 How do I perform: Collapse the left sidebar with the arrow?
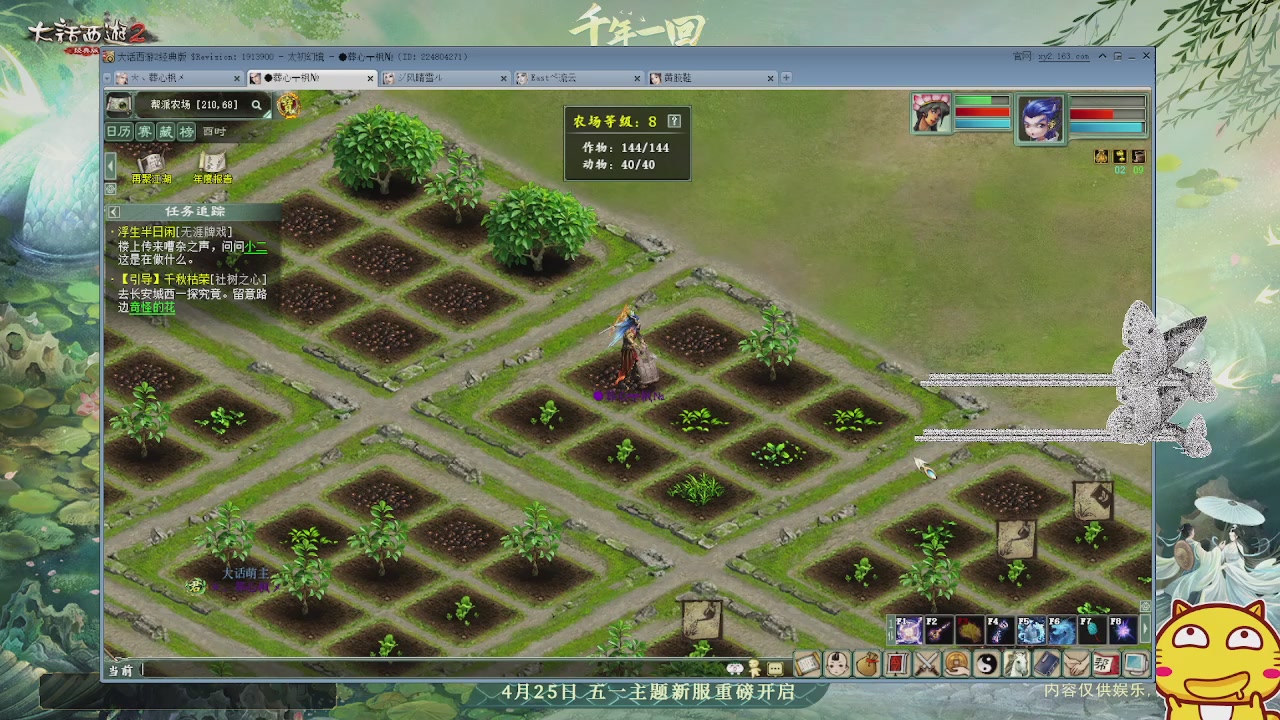(x=111, y=166)
